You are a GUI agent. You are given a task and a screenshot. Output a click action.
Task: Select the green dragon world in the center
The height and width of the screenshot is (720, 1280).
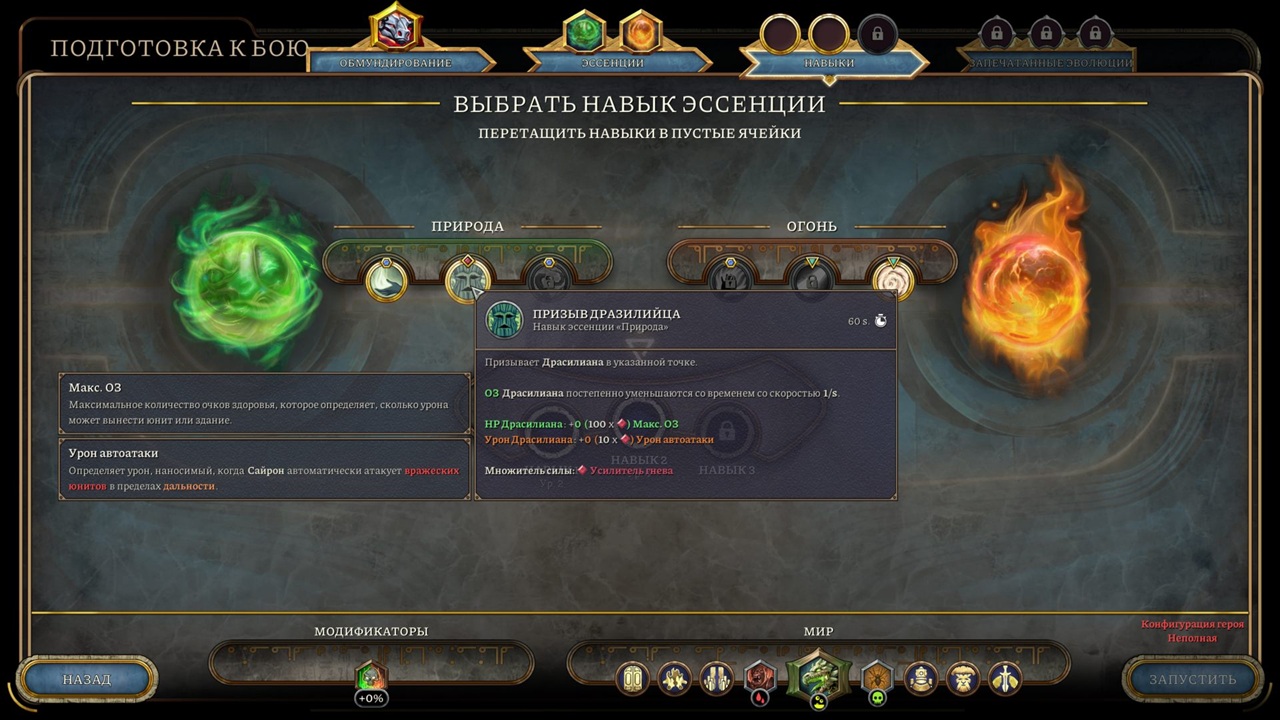tap(818, 676)
